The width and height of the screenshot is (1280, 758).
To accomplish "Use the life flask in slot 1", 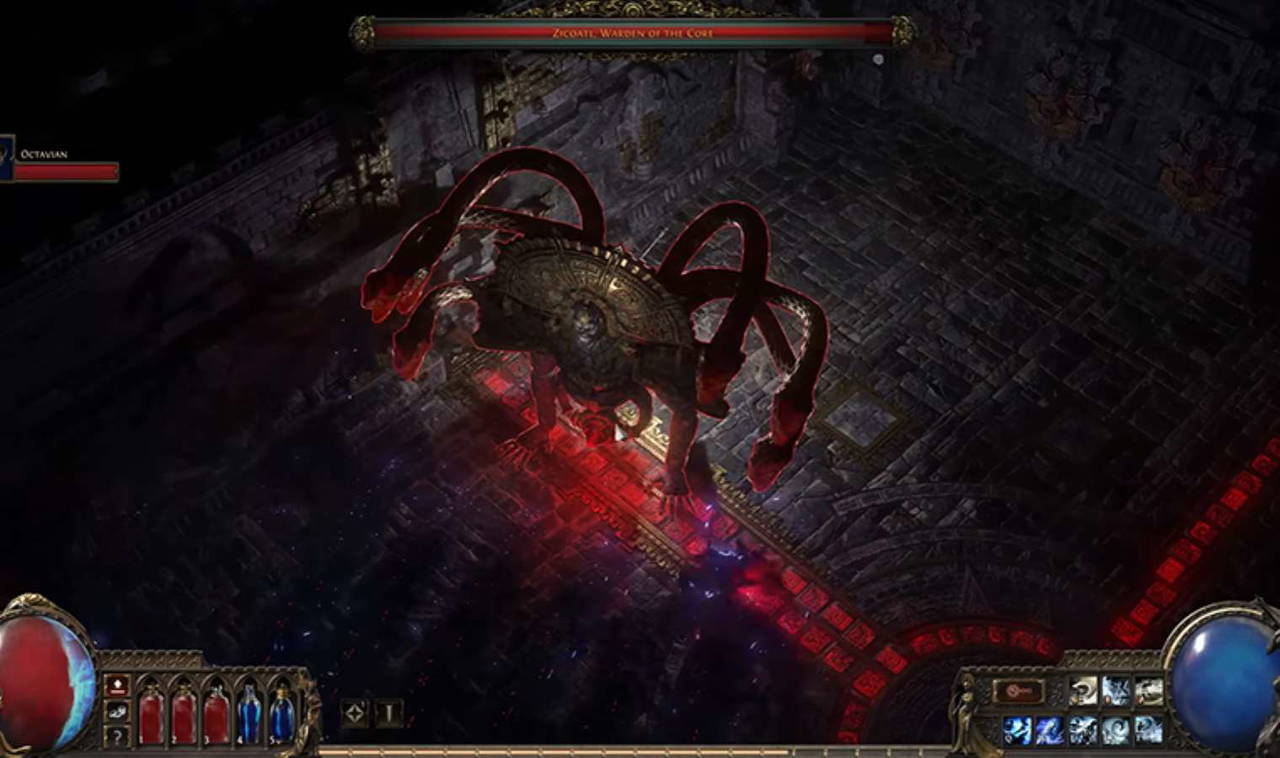I will click(x=151, y=715).
